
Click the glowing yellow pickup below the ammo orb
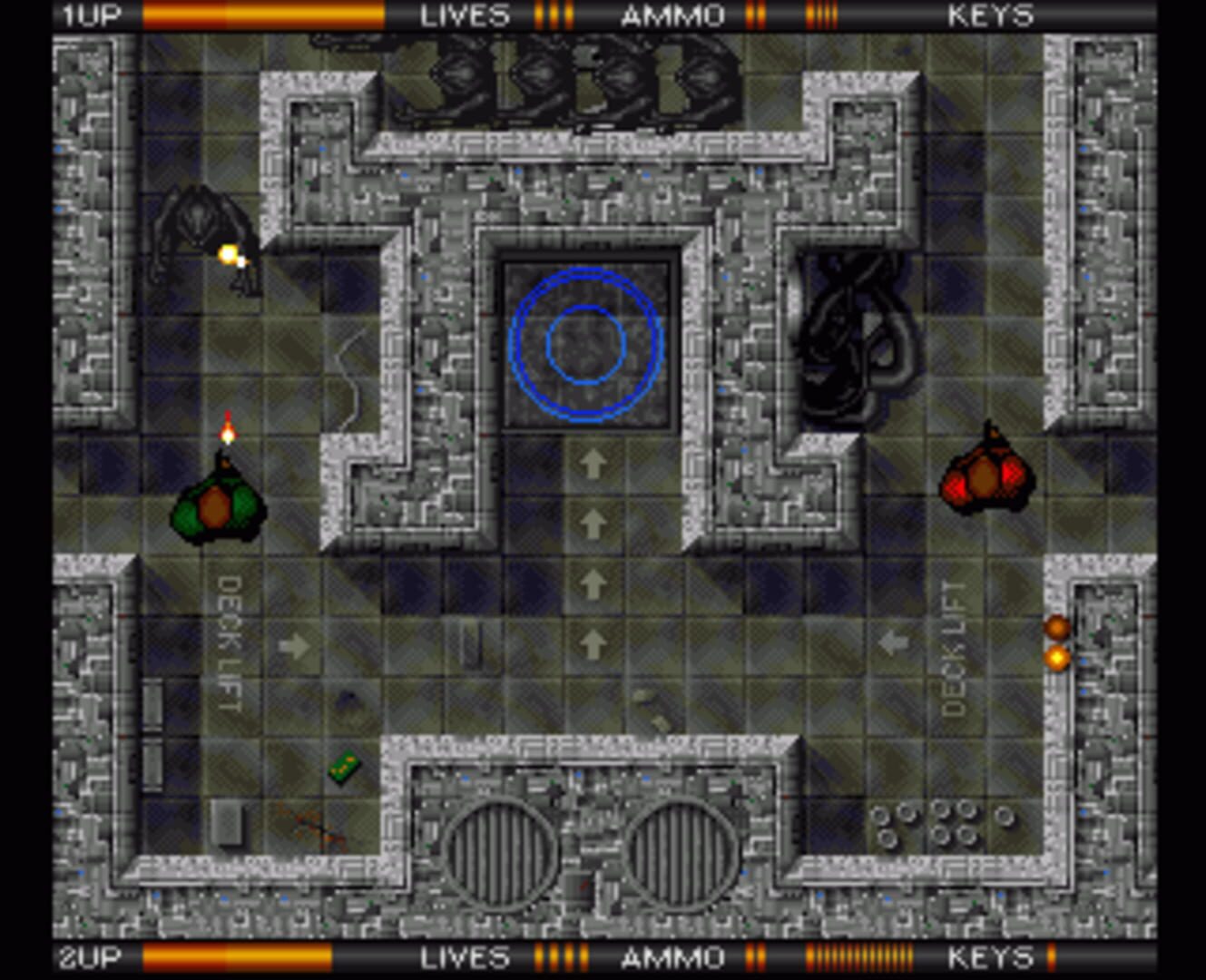tap(1057, 660)
